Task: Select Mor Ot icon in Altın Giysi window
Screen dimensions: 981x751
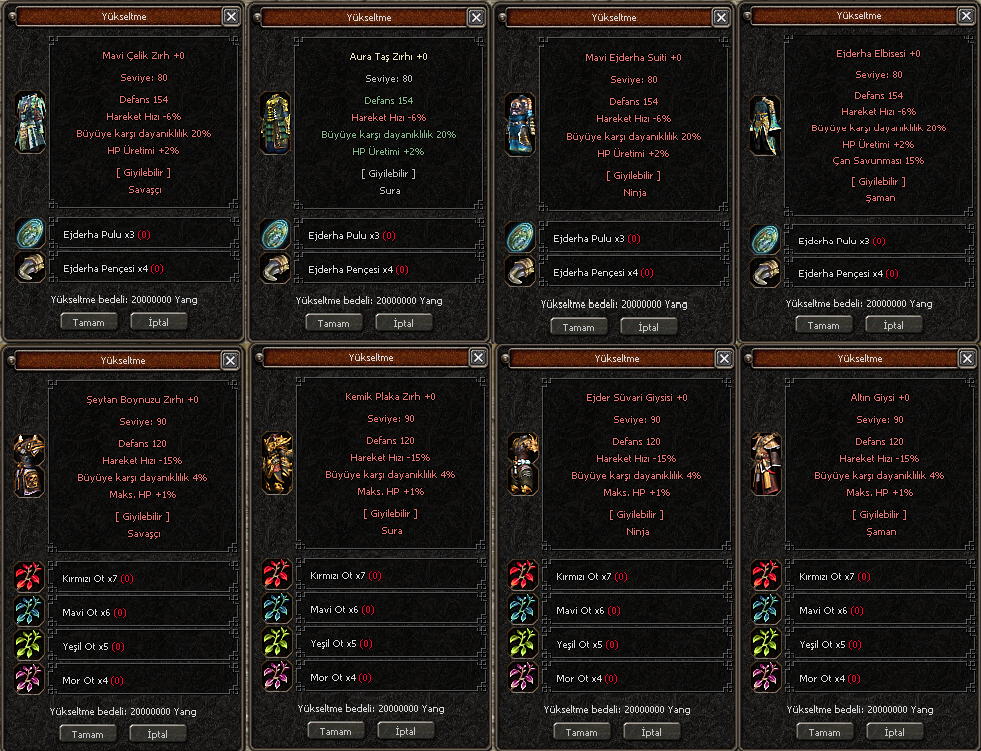Action: click(767, 677)
